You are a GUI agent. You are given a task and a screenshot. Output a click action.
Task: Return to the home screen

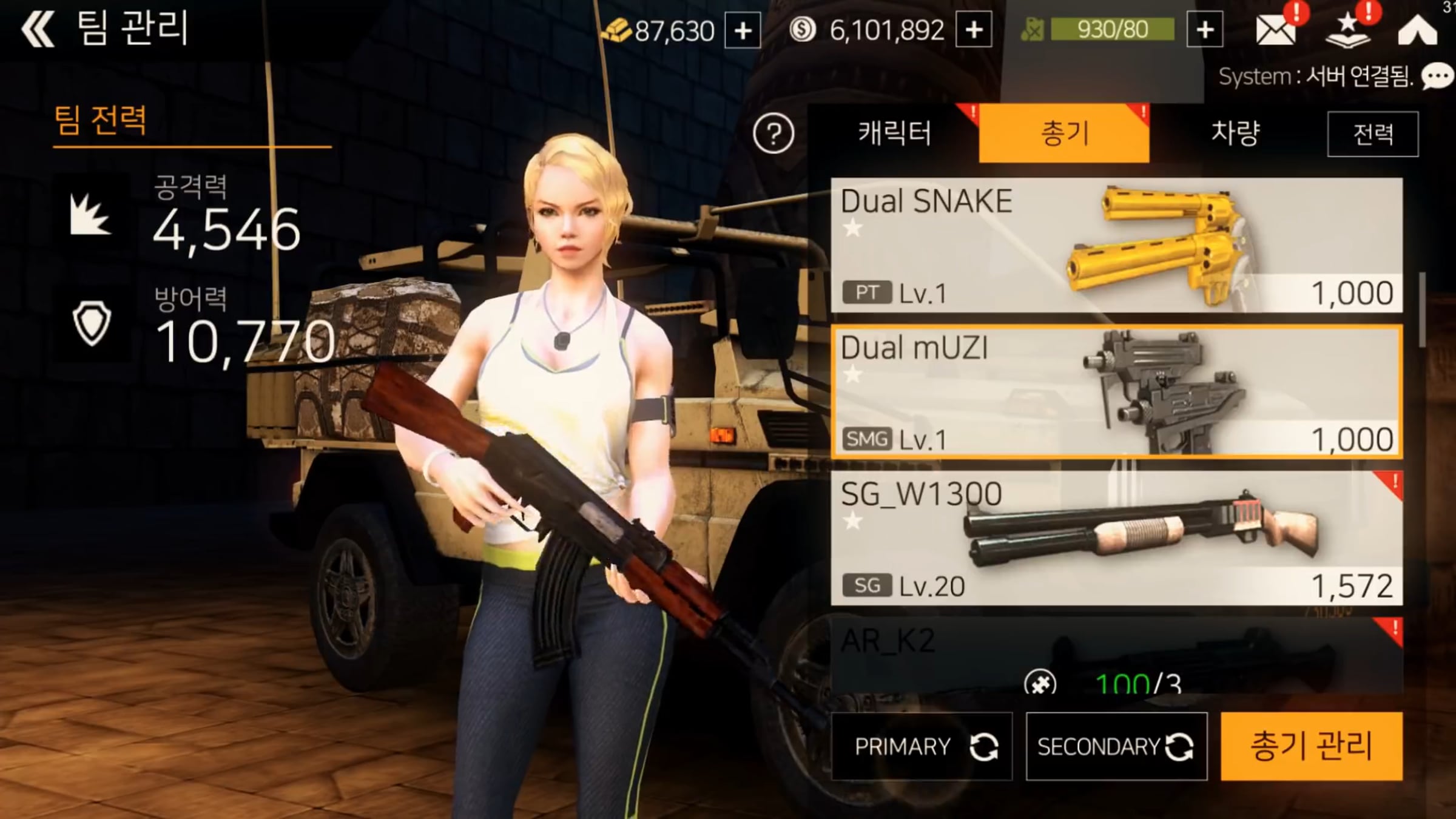point(1417,30)
